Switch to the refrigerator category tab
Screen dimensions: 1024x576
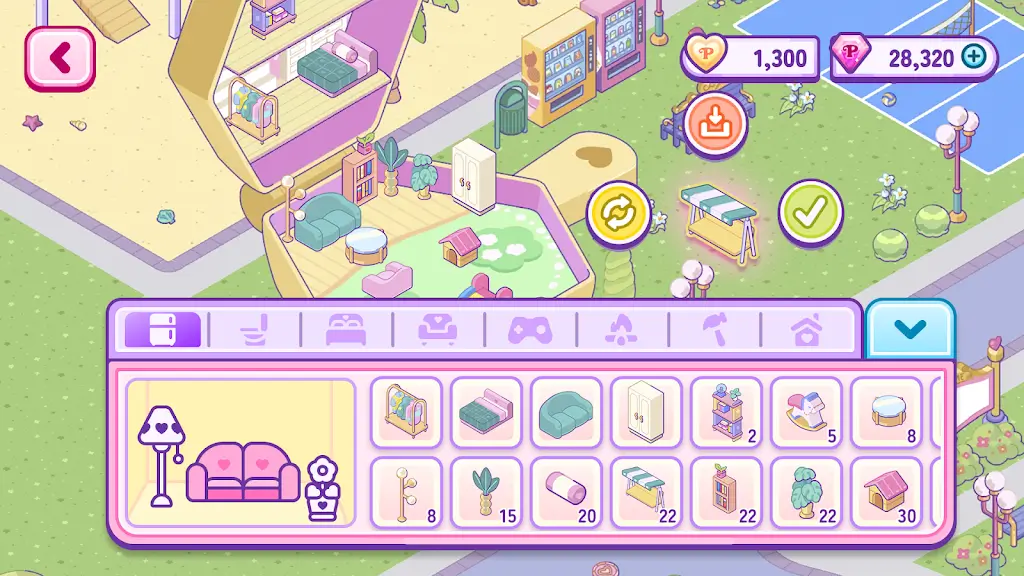pyautogui.click(x=161, y=330)
